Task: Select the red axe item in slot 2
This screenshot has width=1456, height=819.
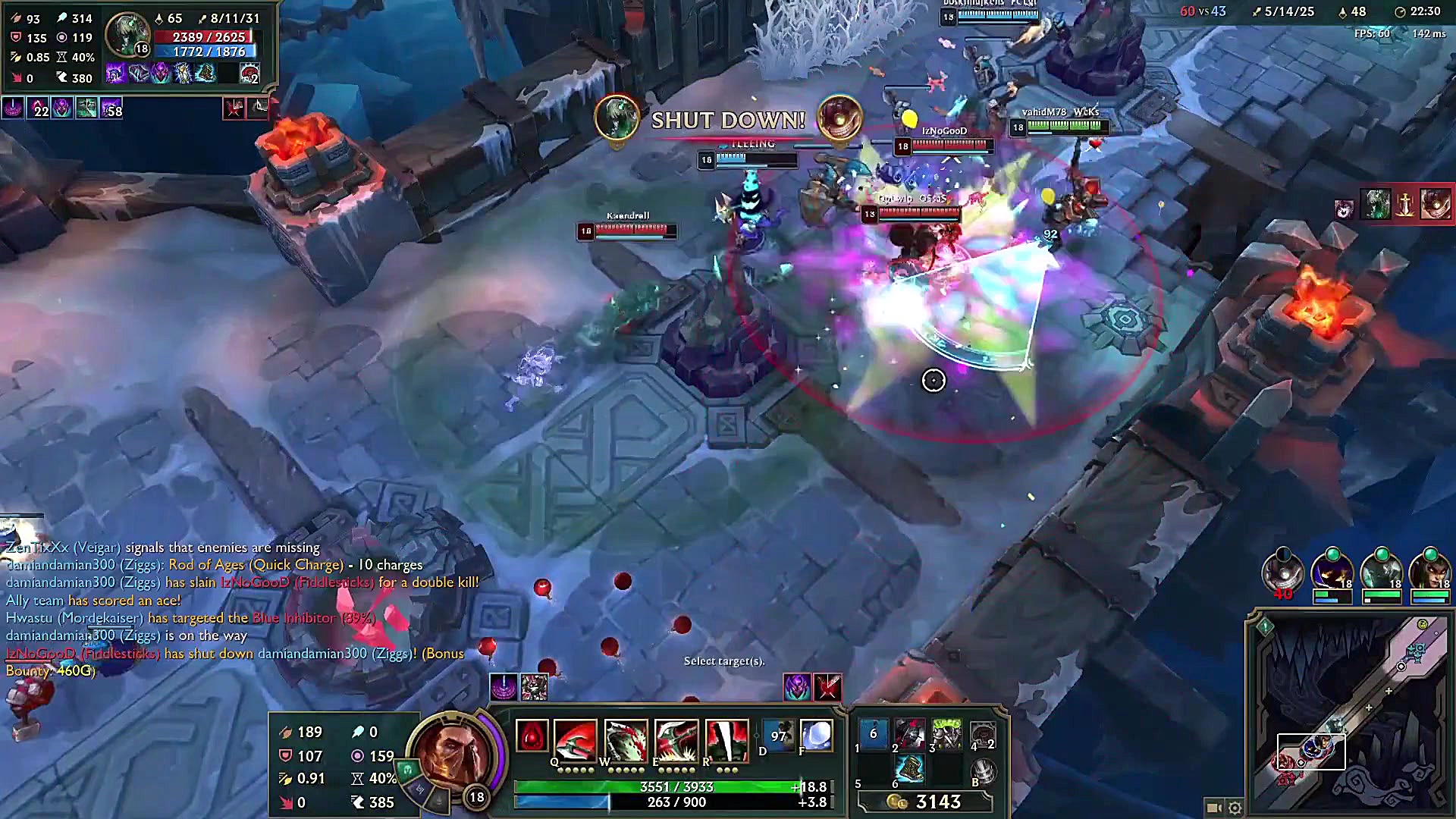Action: point(909,734)
